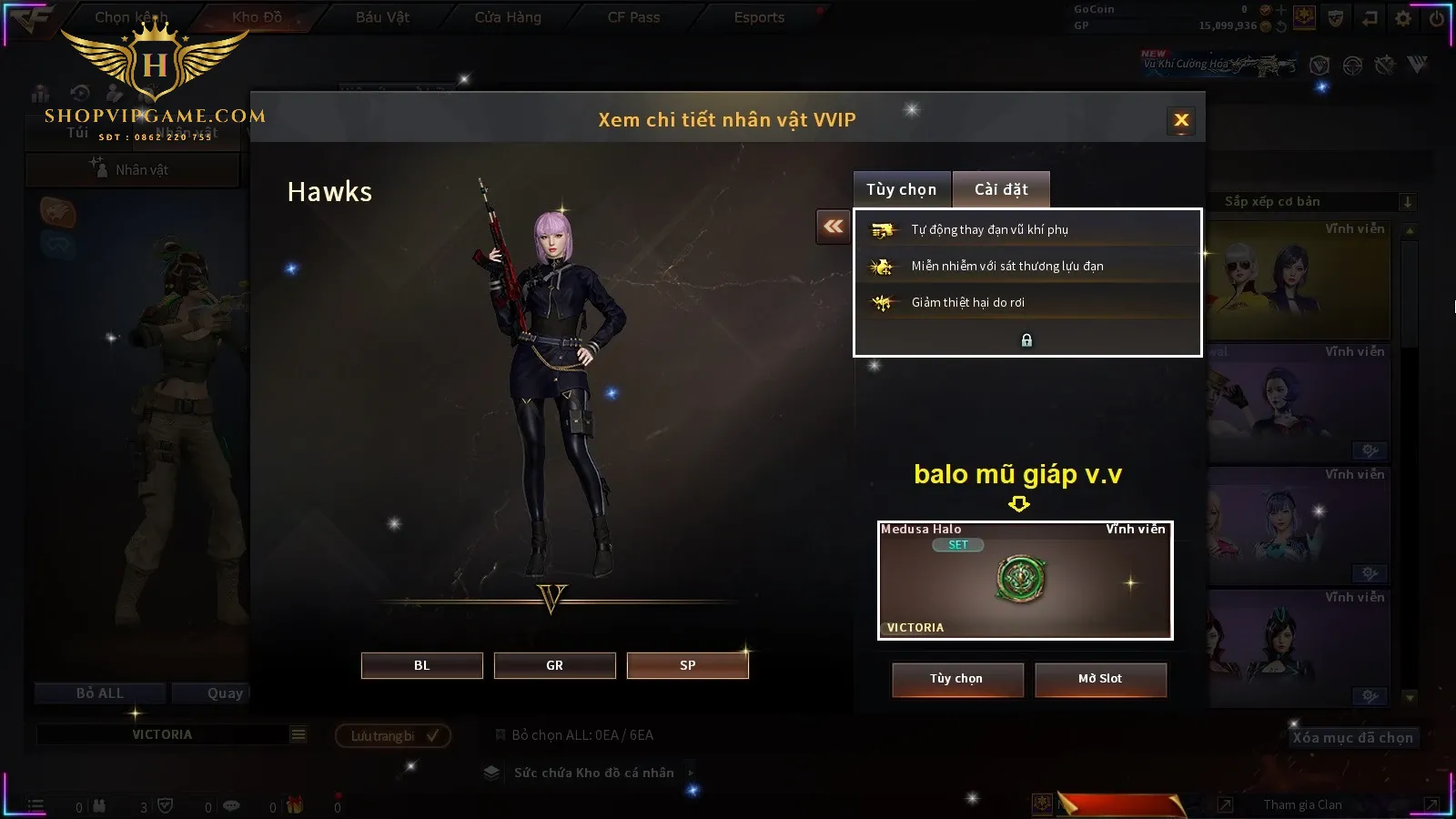Image resolution: width=1456 pixels, height=819 pixels.
Task: Switch to the Tùy chọn tab
Action: 901,189
